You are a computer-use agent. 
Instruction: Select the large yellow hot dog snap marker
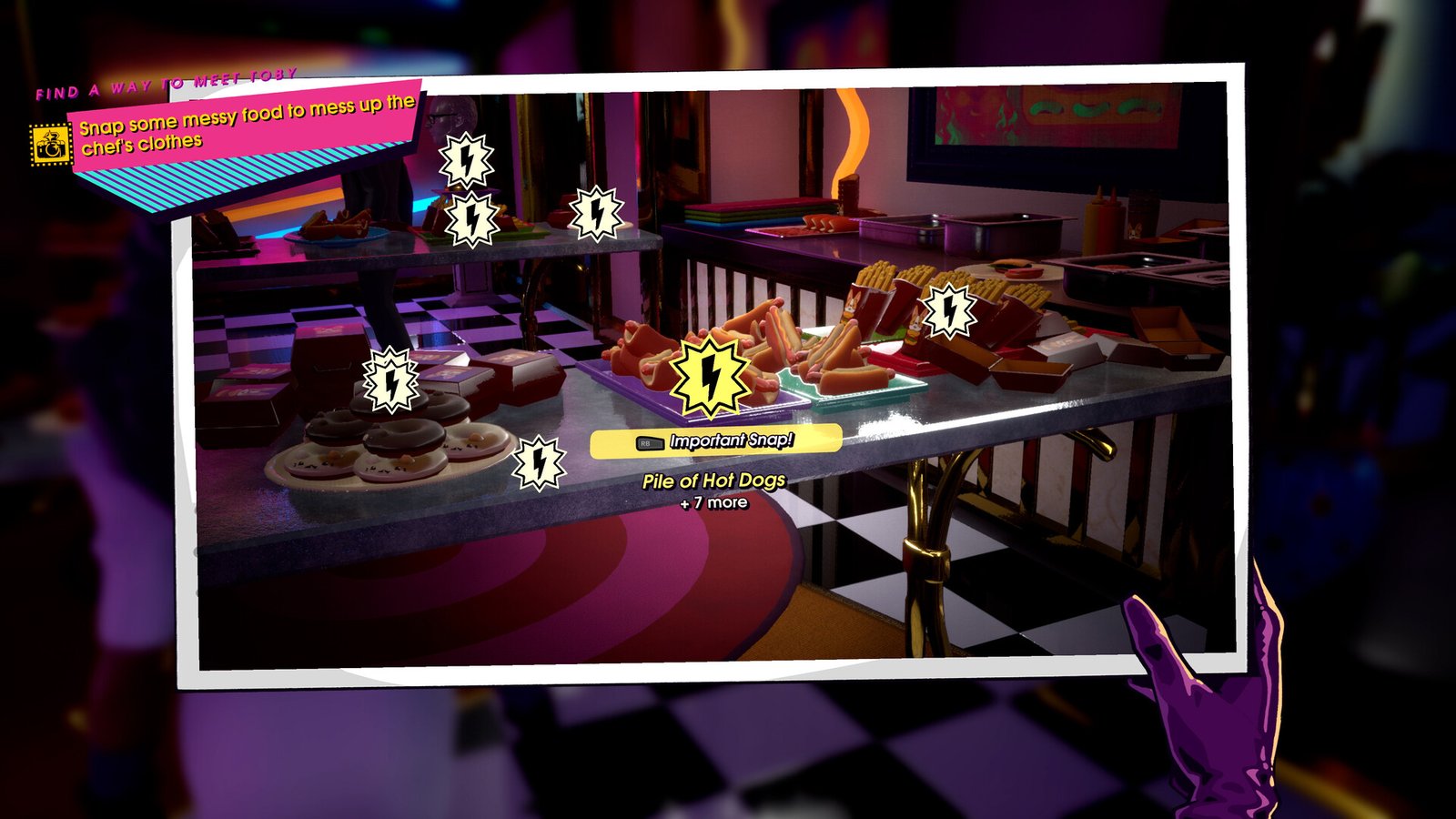(710, 376)
